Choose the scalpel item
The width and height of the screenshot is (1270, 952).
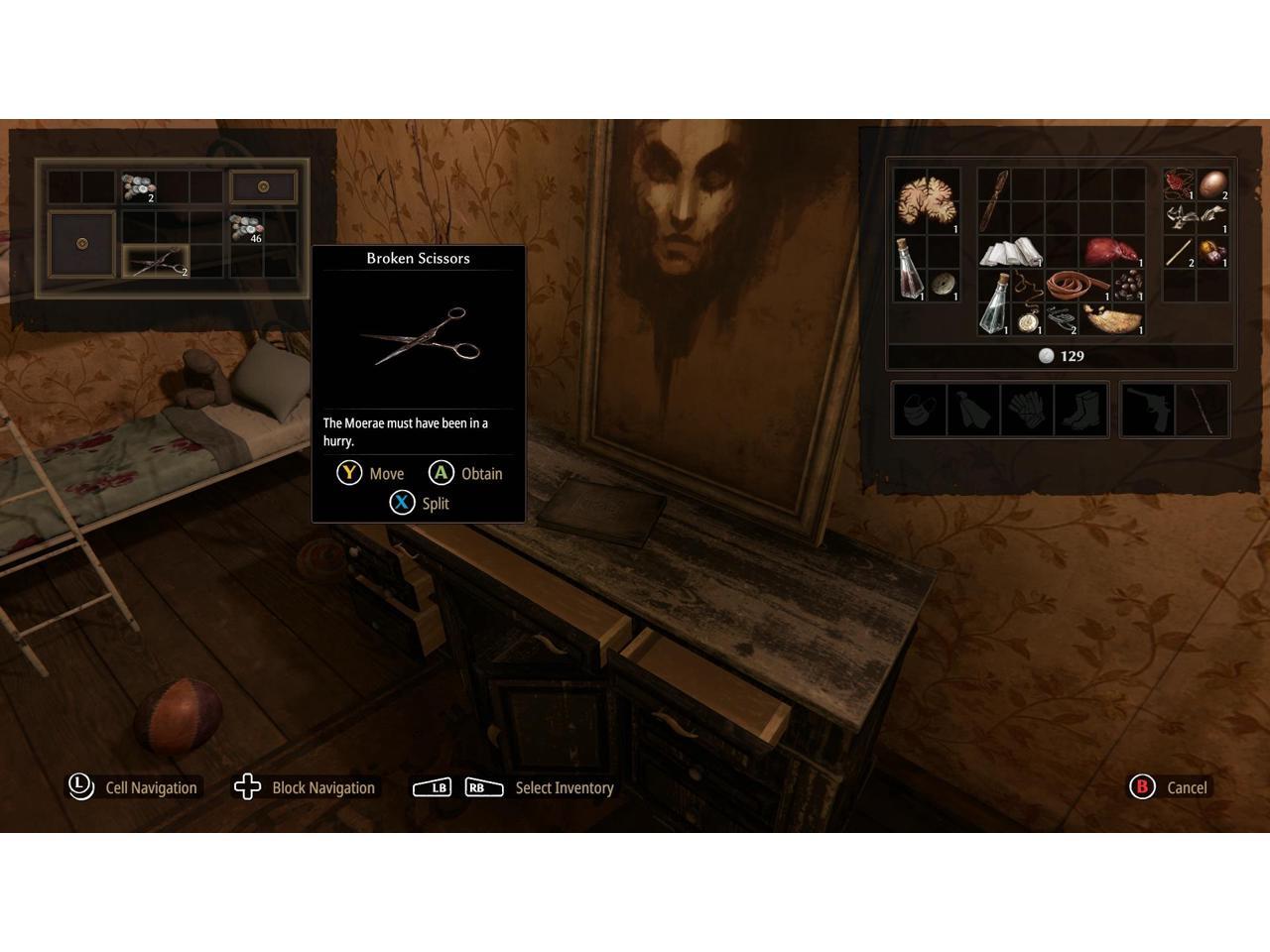[994, 200]
